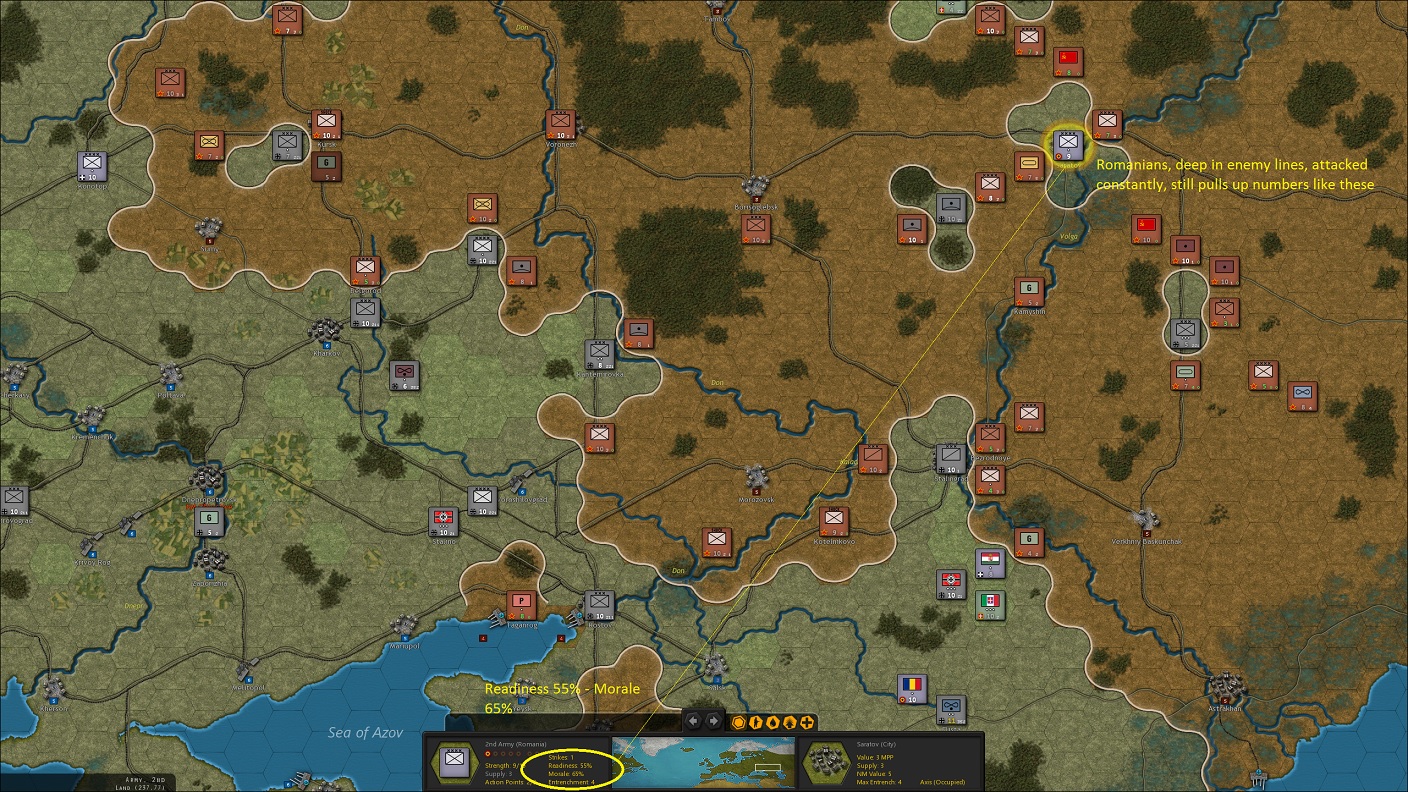Click the previous-unit left arrow
Viewport: 1408px width, 792px height.
pyautogui.click(x=692, y=721)
